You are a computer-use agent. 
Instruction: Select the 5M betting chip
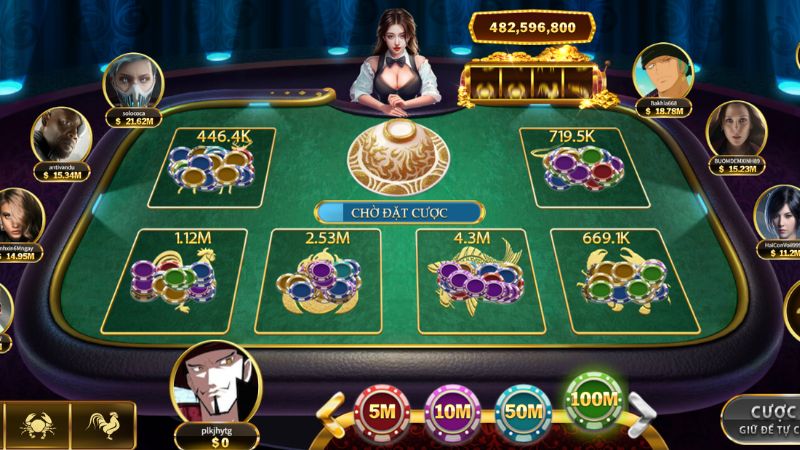point(380,410)
